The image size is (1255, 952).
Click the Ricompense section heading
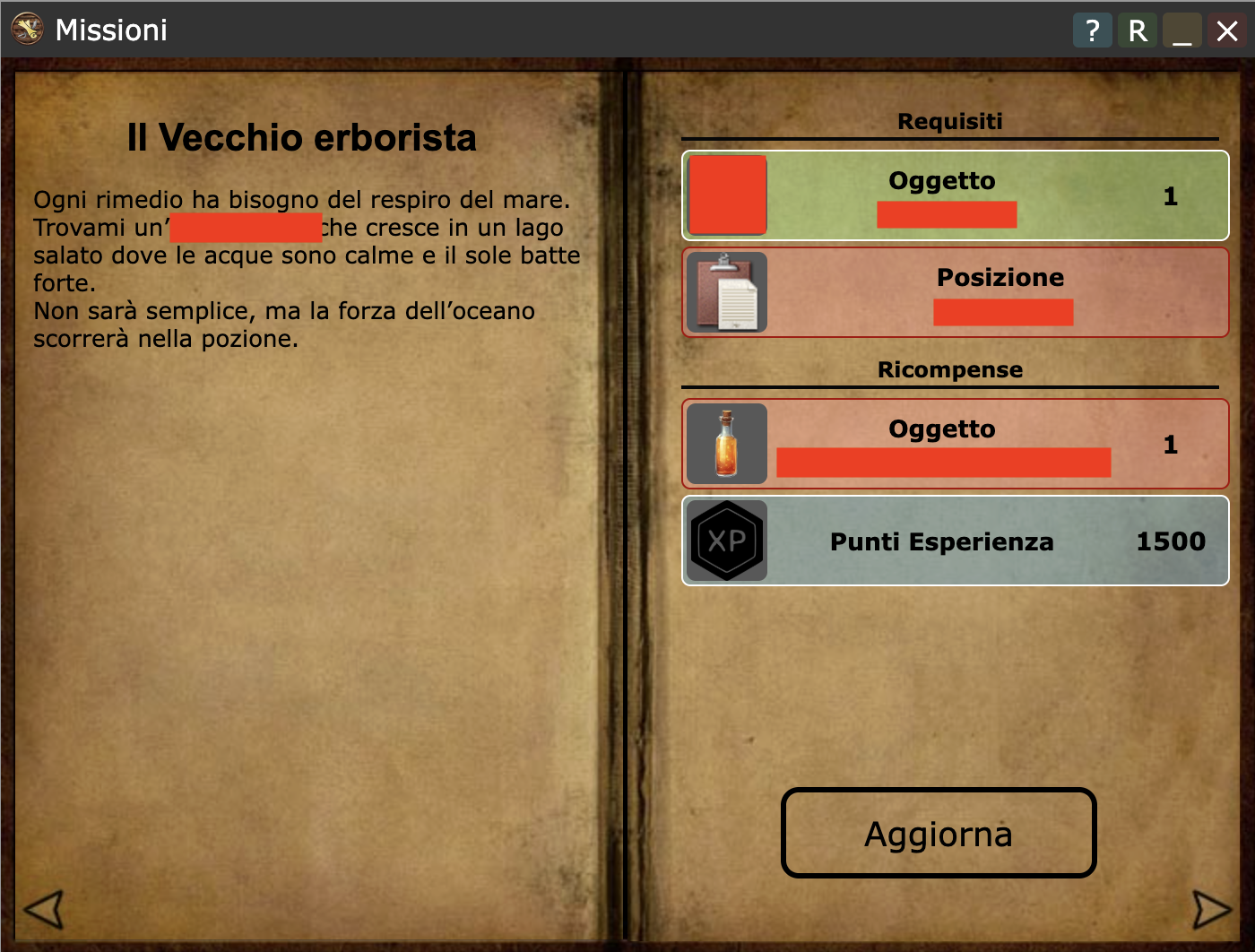tap(950, 369)
